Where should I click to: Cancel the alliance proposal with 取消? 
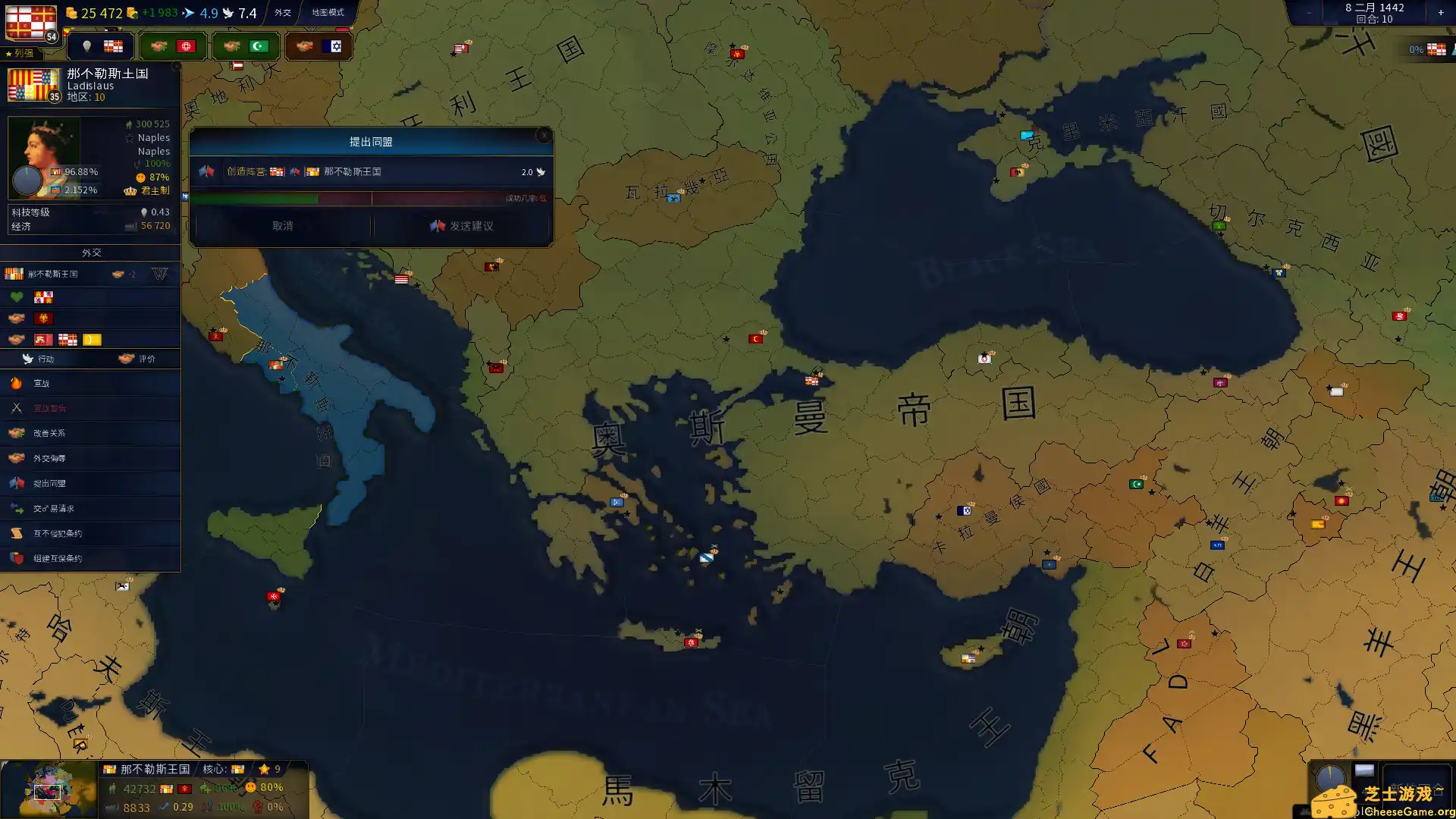pyautogui.click(x=282, y=226)
